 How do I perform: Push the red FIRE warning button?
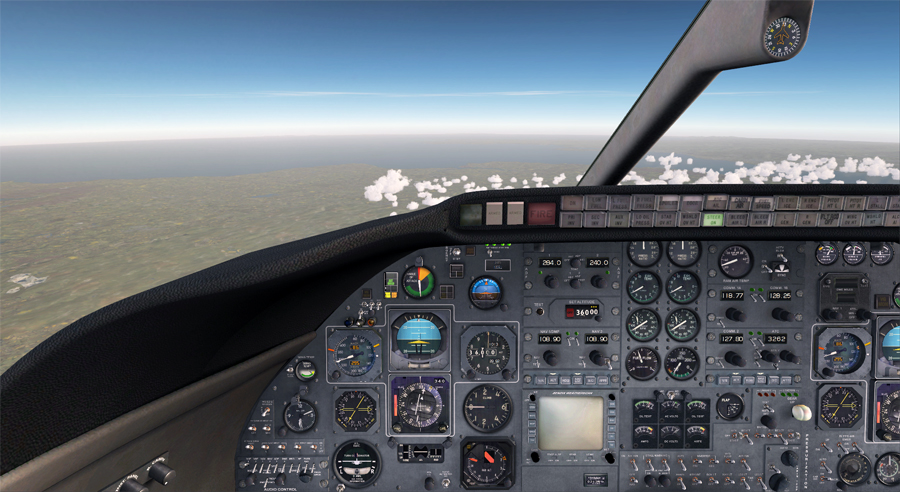[x=541, y=212]
